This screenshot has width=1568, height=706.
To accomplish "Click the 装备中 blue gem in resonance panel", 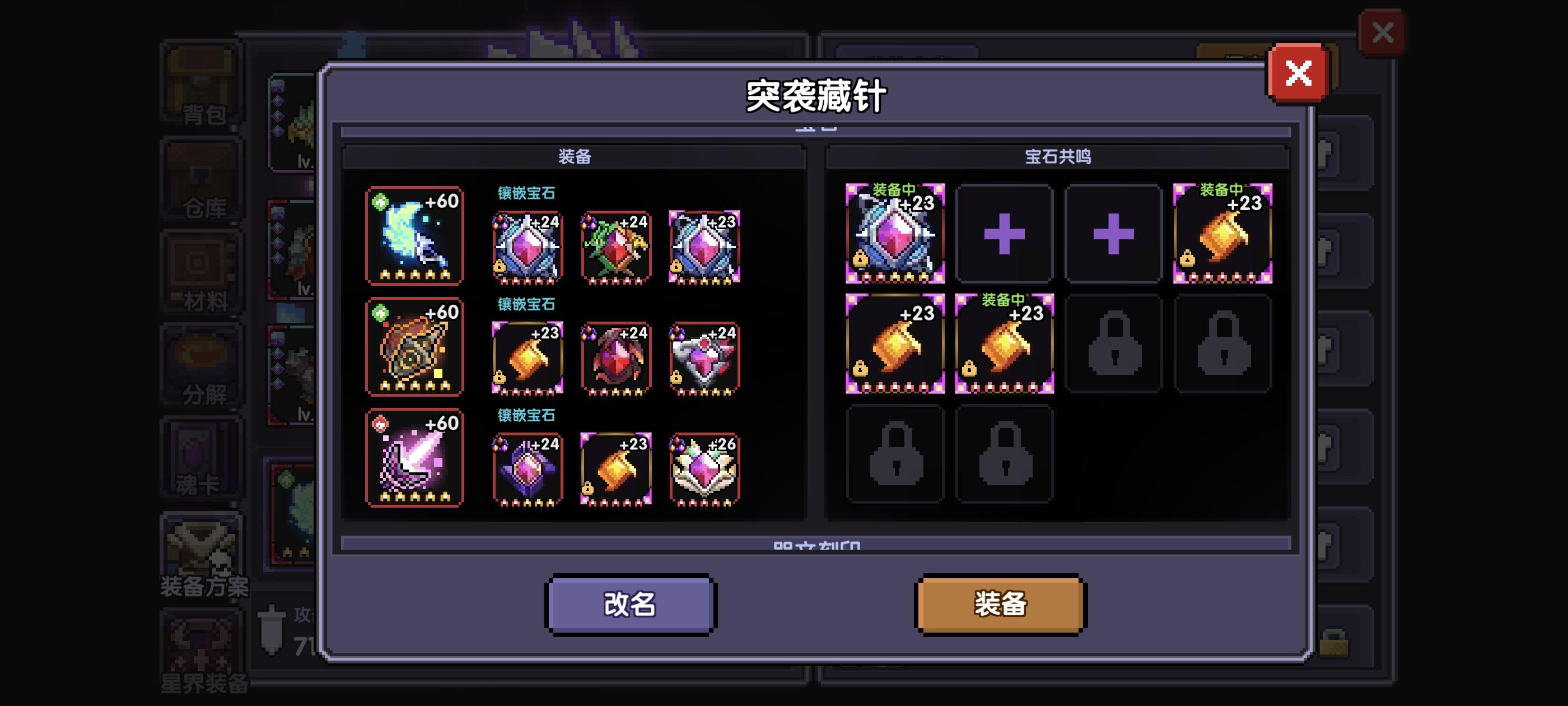I will (895, 235).
